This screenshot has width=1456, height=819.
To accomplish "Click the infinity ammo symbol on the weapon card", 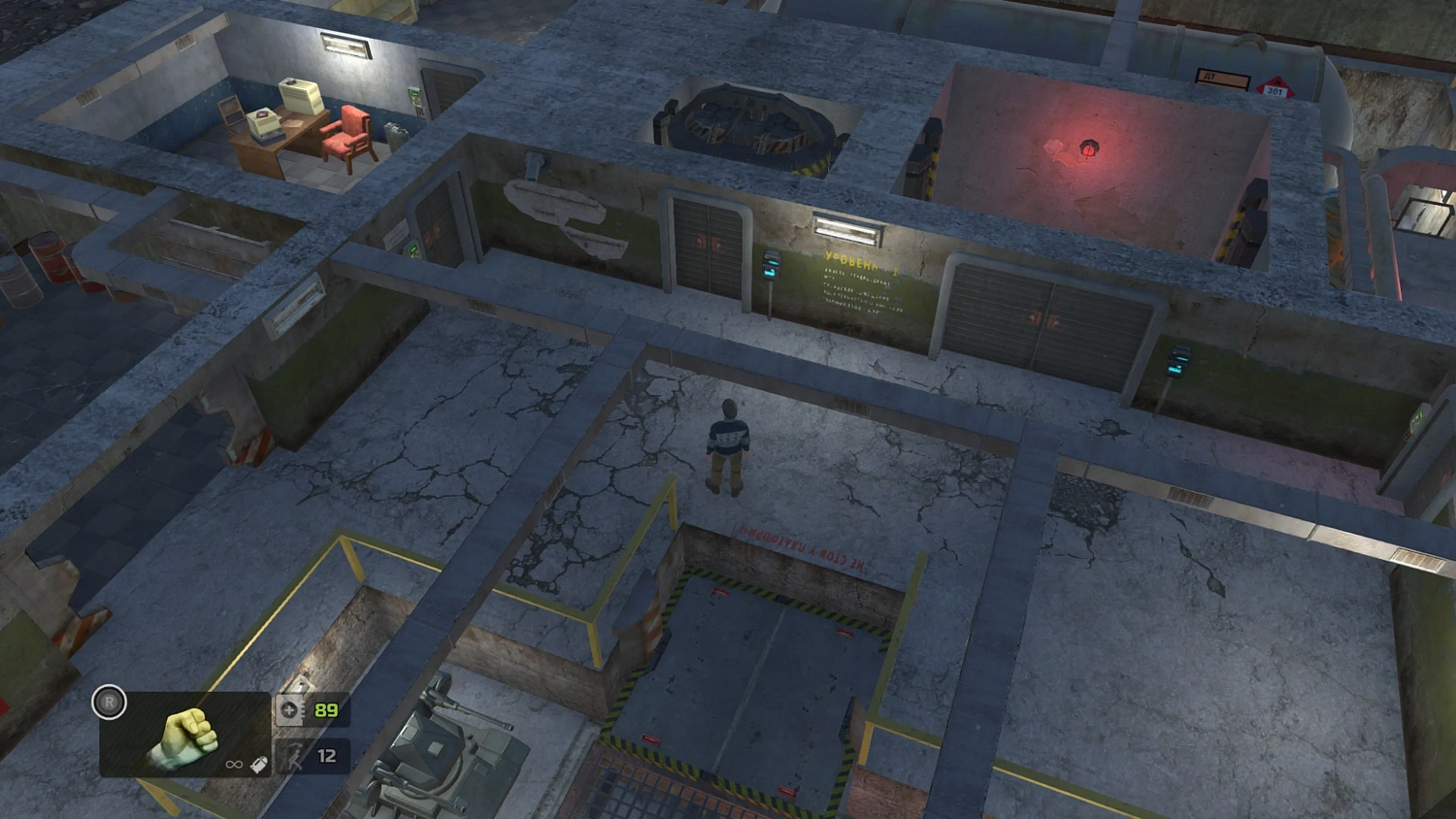I will pyautogui.click(x=233, y=764).
